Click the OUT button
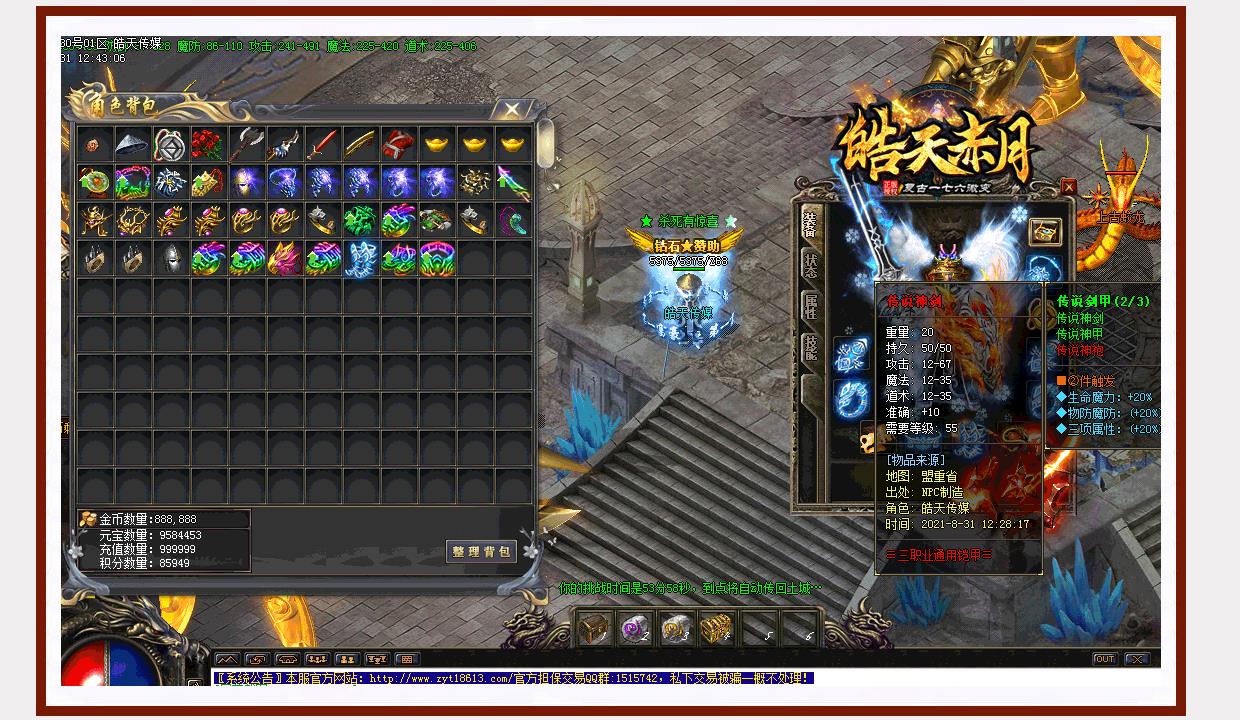 point(1104,659)
